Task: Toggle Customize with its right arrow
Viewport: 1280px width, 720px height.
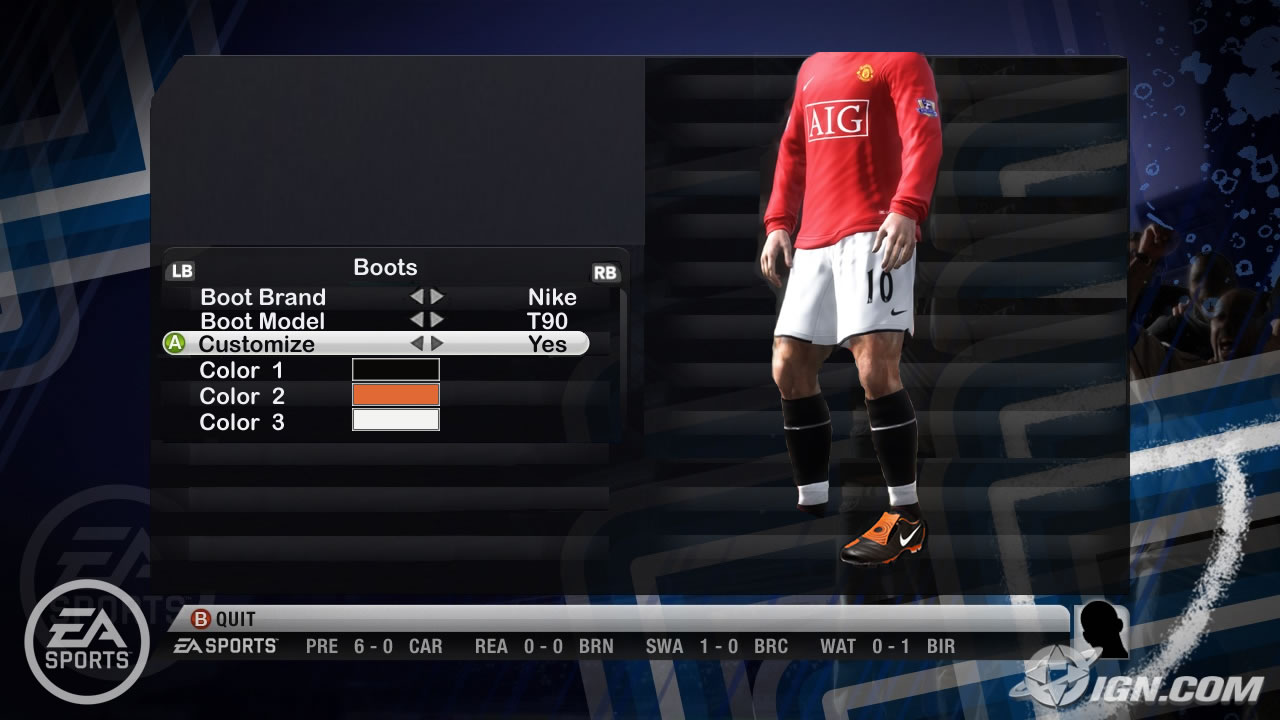Action: [x=437, y=344]
